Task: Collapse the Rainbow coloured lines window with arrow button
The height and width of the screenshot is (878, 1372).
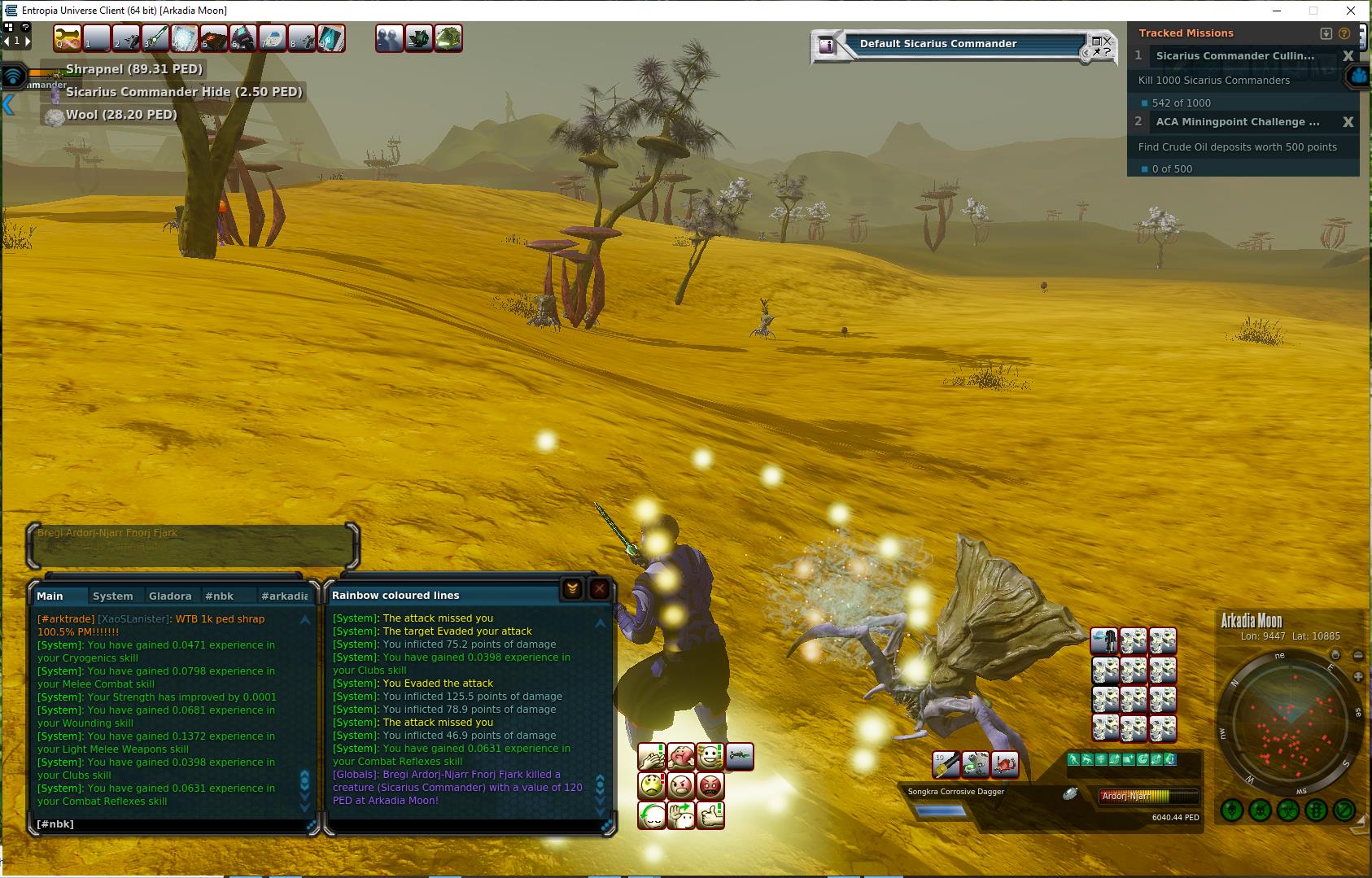Action: 572,588
